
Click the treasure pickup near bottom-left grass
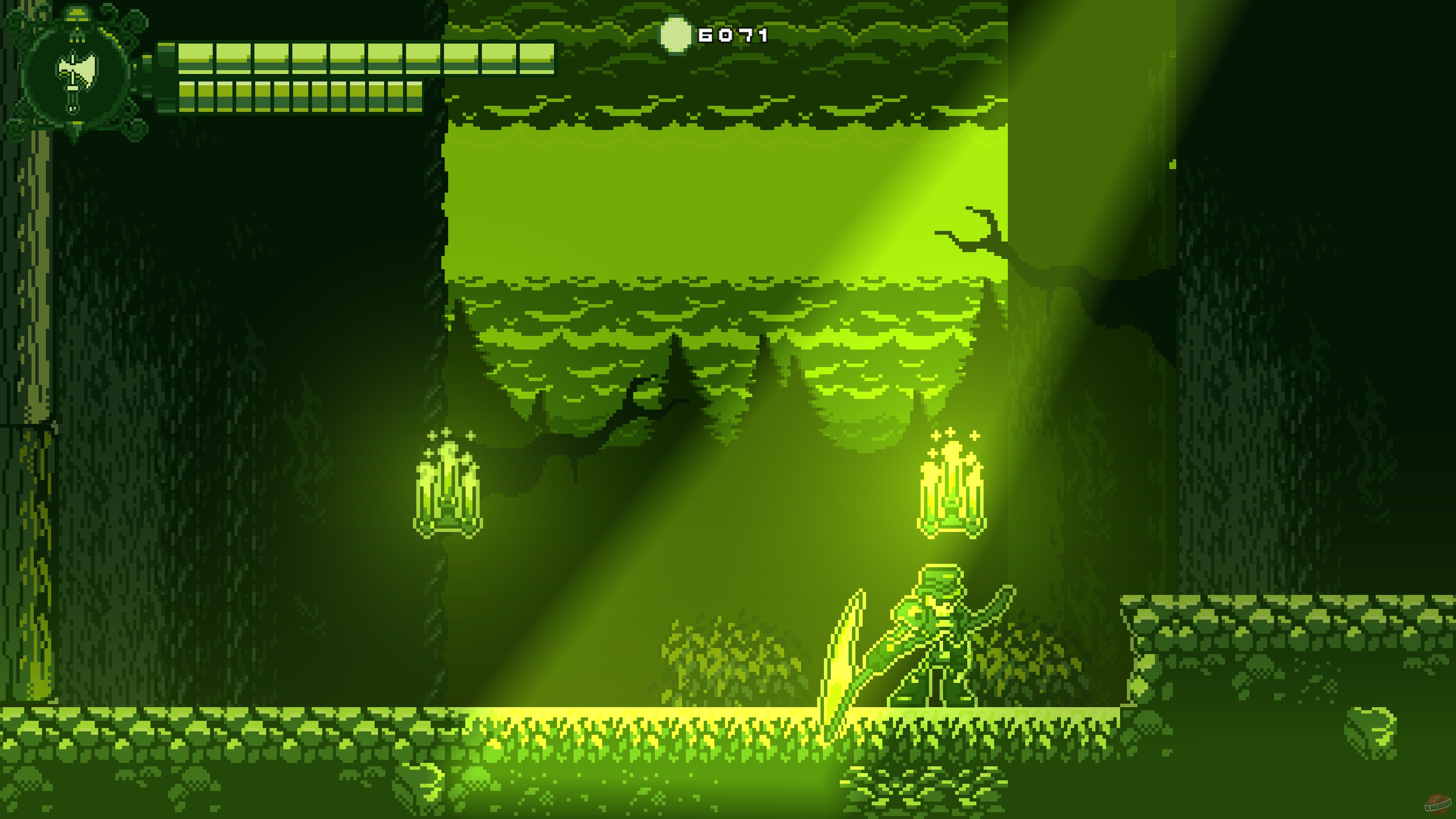(x=420, y=786)
